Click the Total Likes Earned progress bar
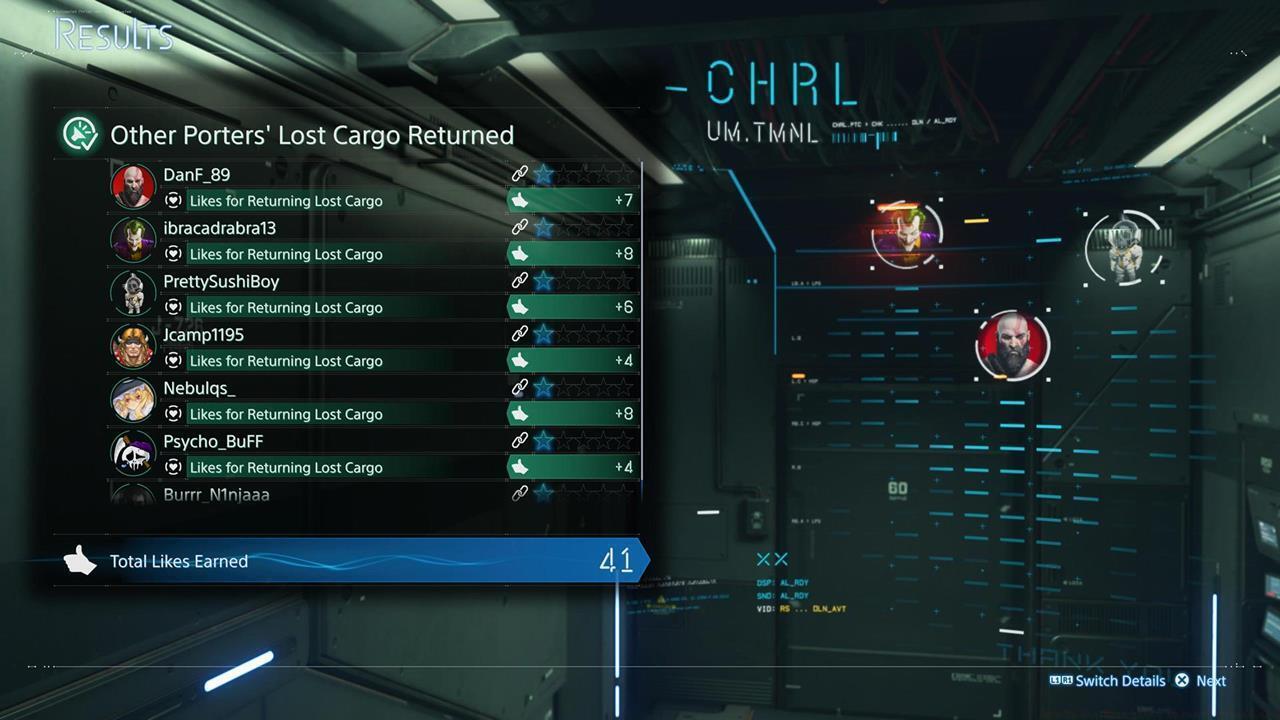This screenshot has width=1280, height=720. [x=350, y=561]
